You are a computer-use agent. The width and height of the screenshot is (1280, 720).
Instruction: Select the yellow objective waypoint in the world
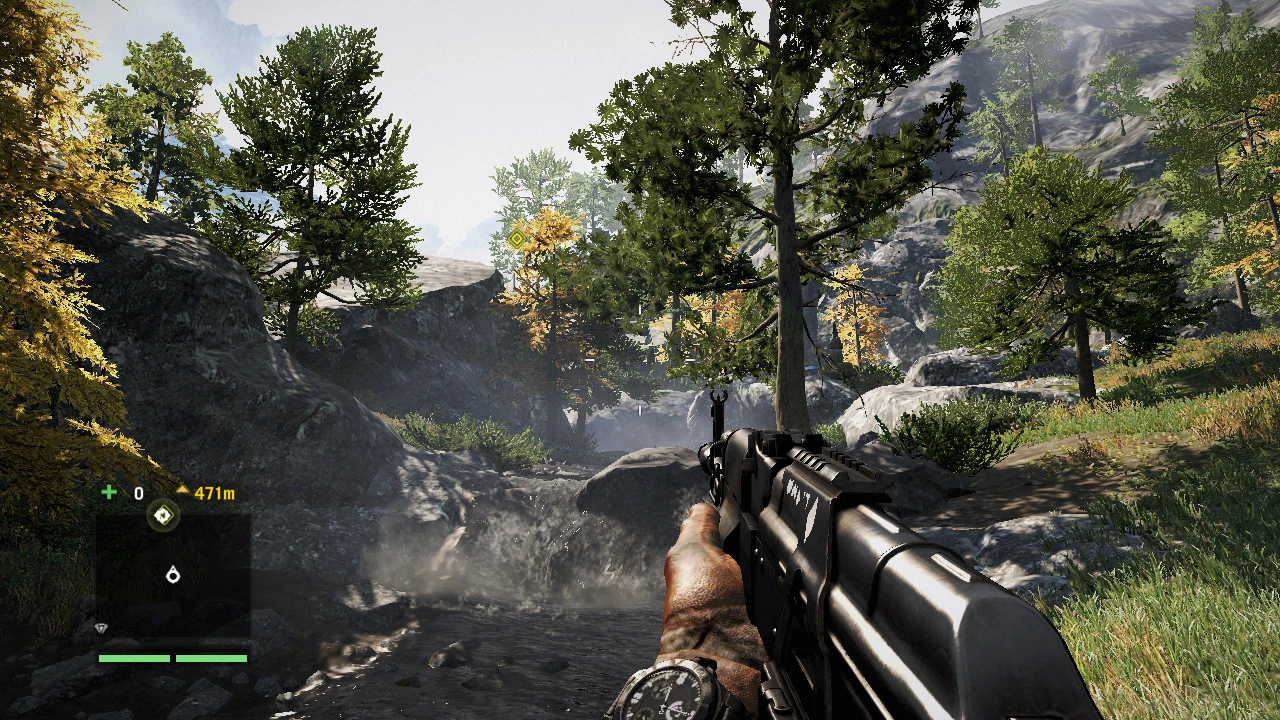click(518, 239)
